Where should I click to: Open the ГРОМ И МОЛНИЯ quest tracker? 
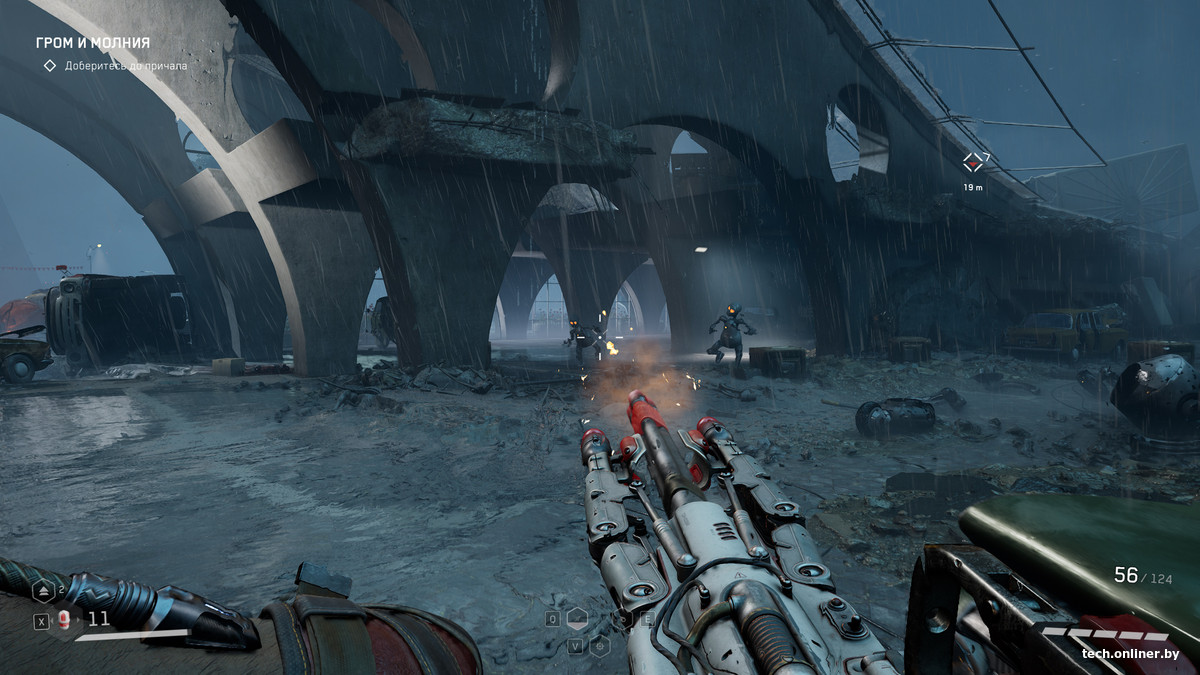point(92,43)
